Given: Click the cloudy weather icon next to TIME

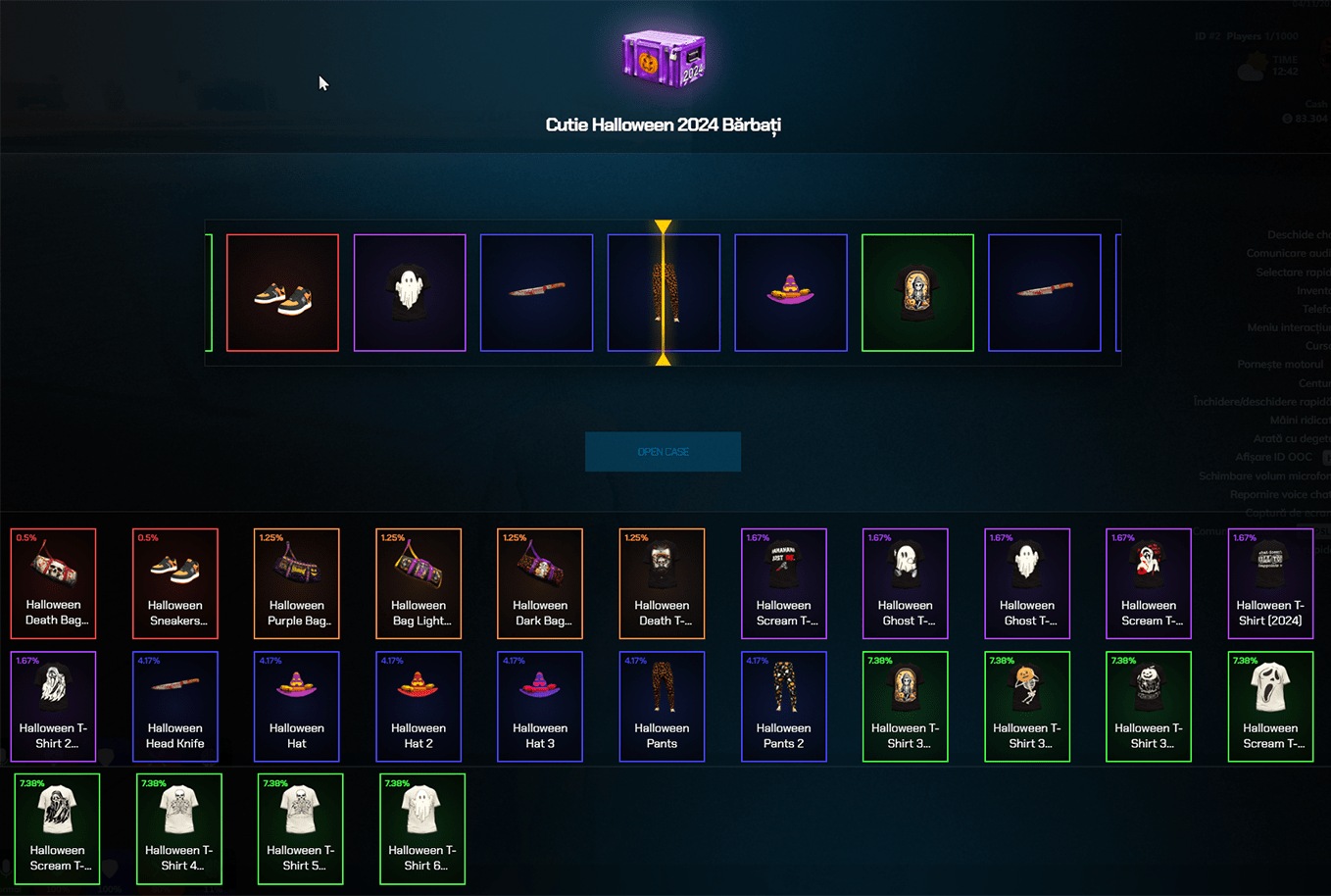Looking at the screenshot, I should point(1252,67).
